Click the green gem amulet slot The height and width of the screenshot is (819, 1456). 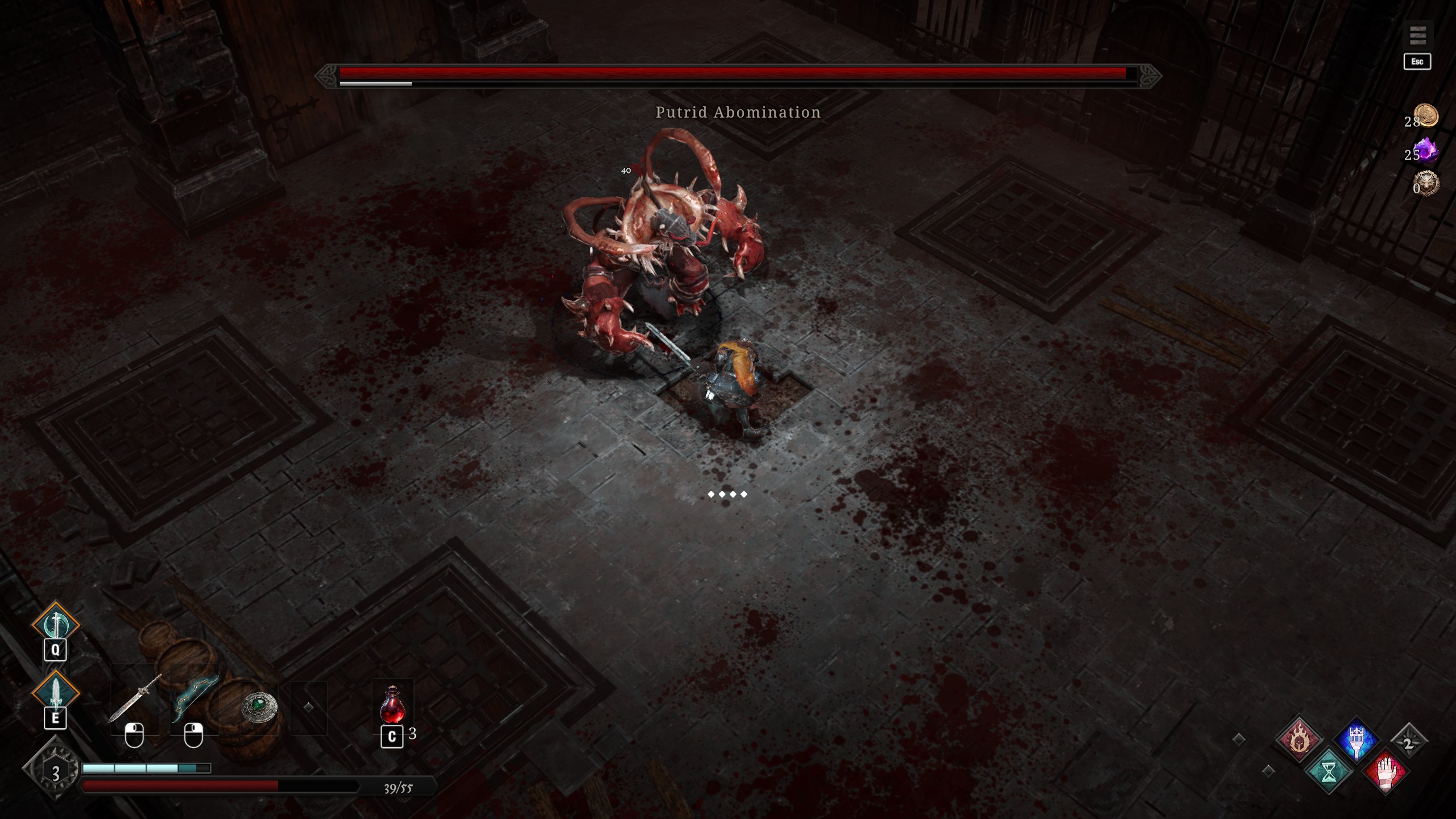pyautogui.click(x=259, y=708)
